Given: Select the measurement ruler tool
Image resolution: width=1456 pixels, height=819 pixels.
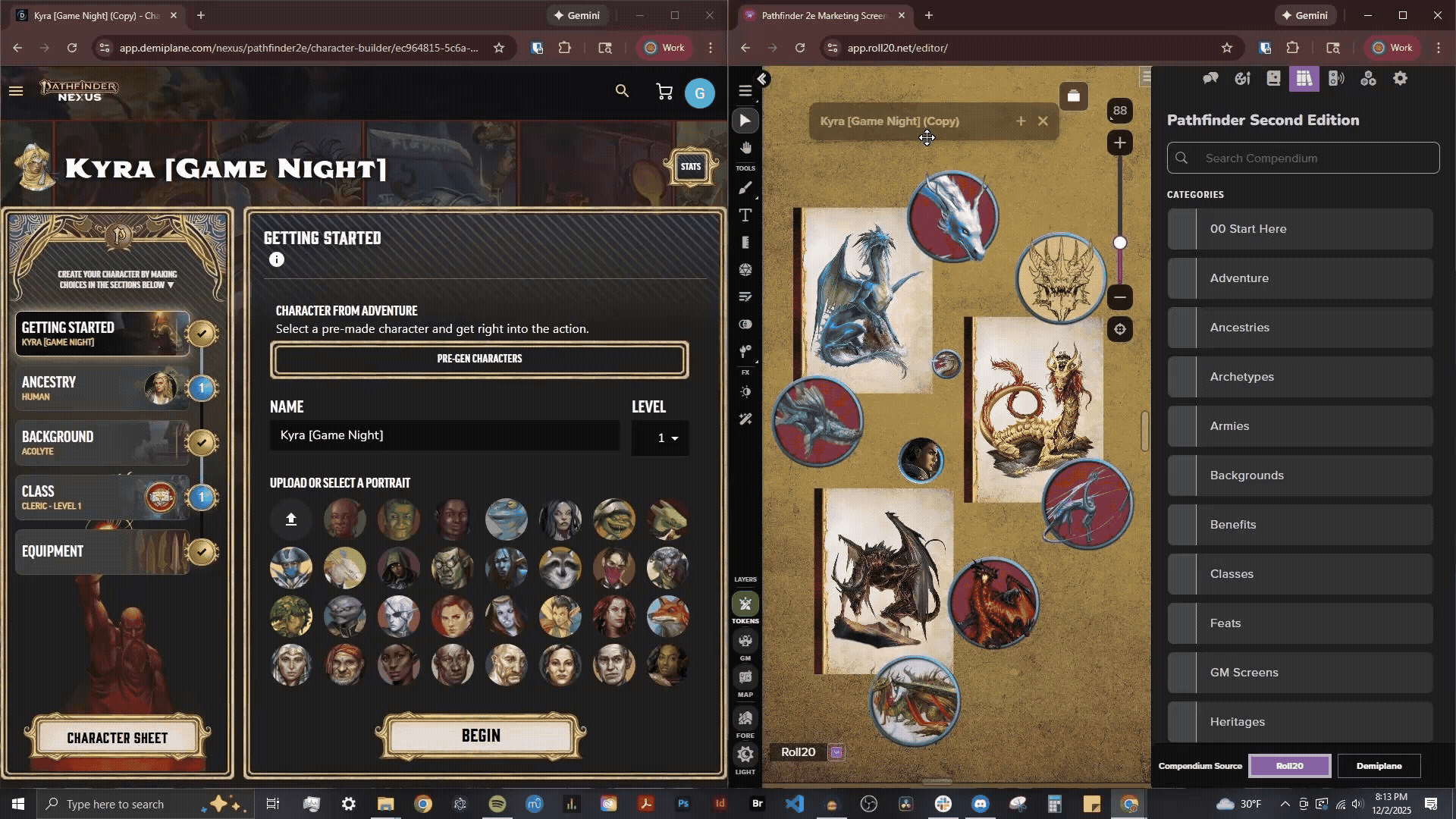Looking at the screenshot, I should (745, 243).
